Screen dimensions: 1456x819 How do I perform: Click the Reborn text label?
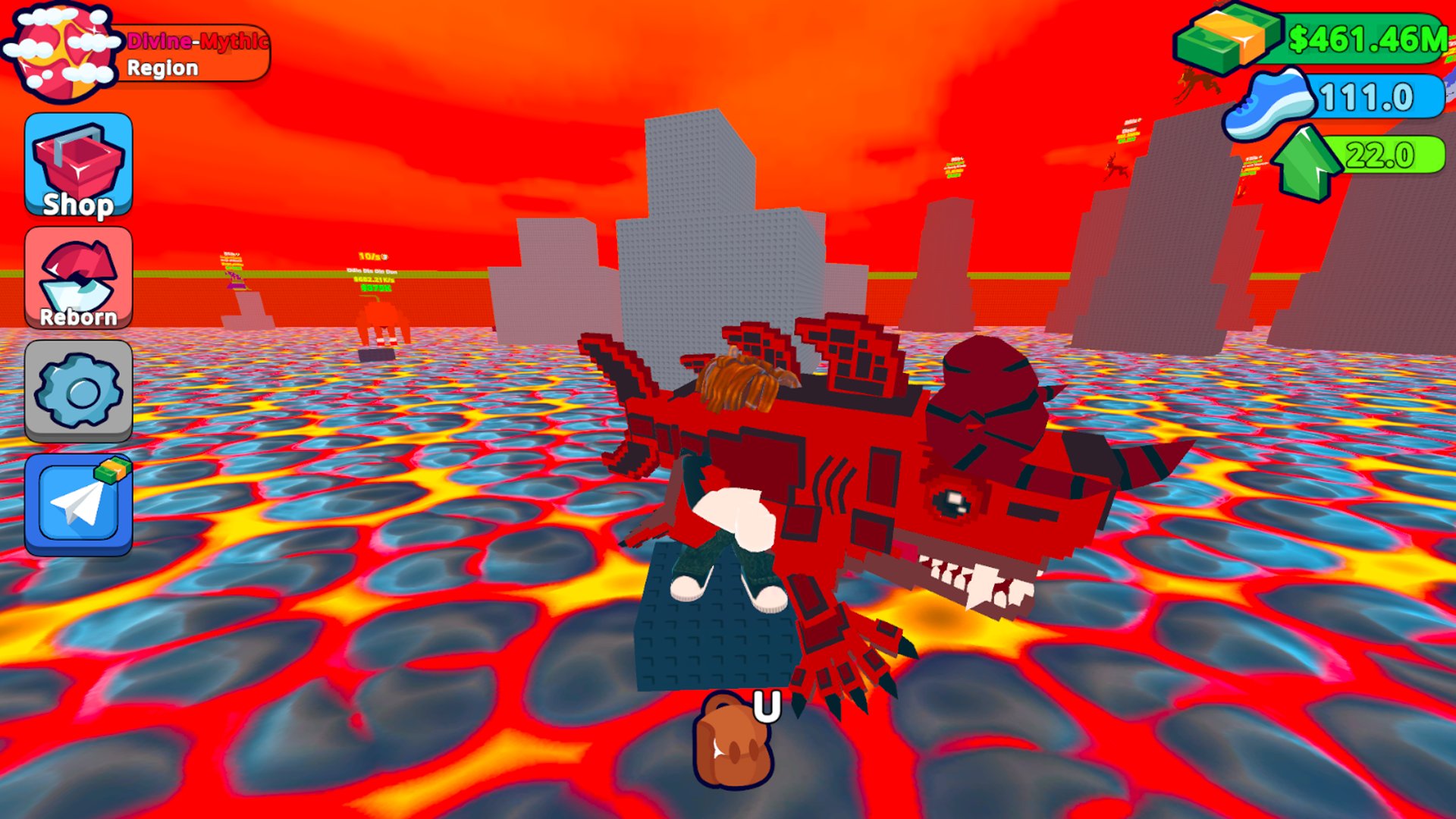pyautogui.click(x=78, y=318)
